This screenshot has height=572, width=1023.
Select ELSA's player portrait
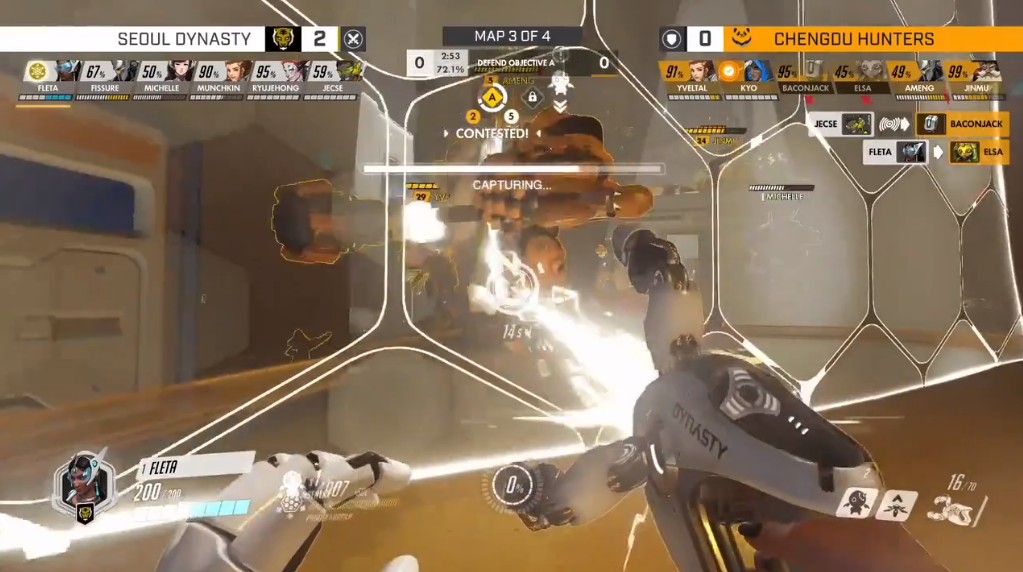click(x=872, y=72)
